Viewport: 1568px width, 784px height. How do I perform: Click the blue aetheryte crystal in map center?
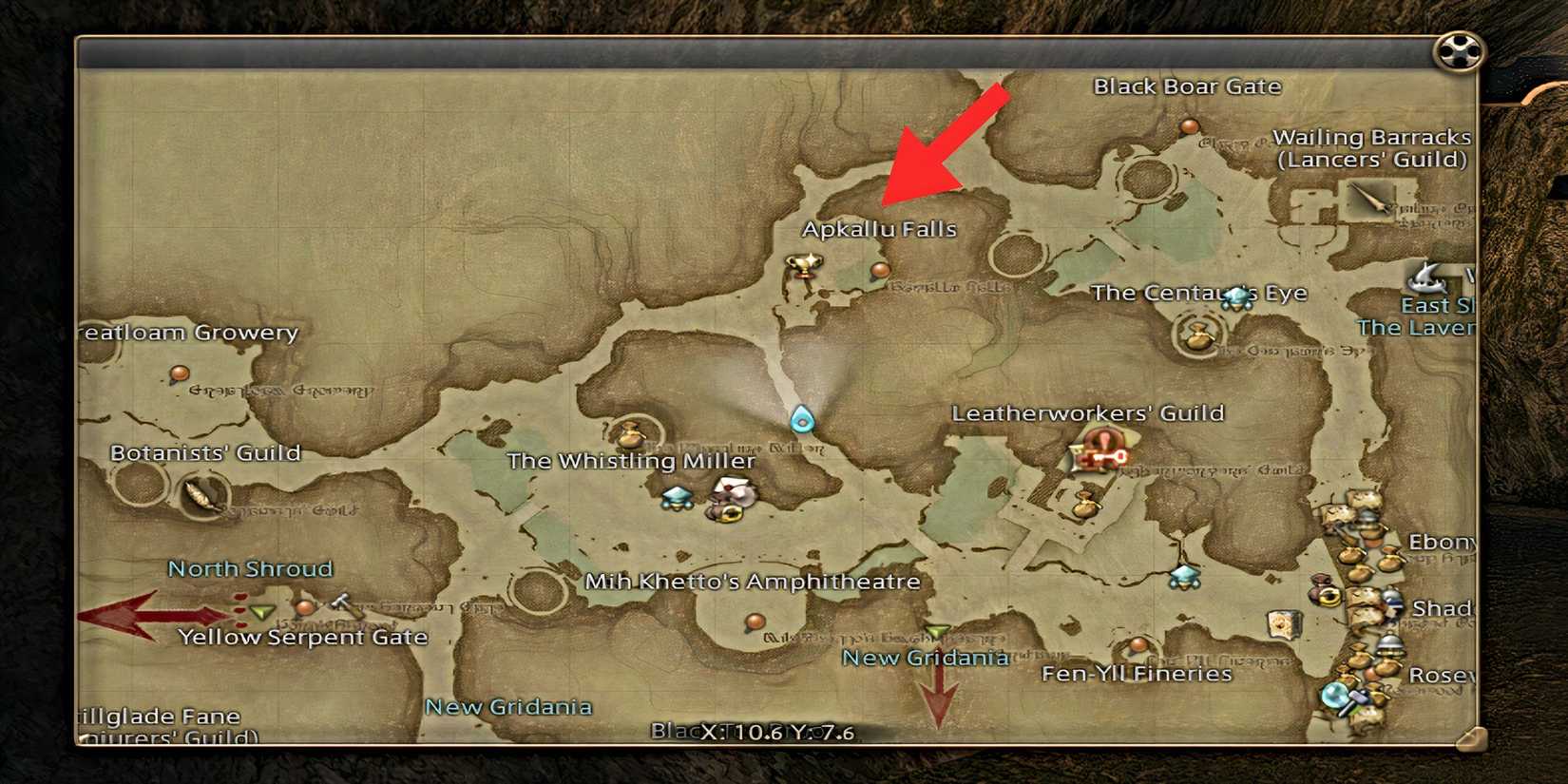click(x=801, y=418)
